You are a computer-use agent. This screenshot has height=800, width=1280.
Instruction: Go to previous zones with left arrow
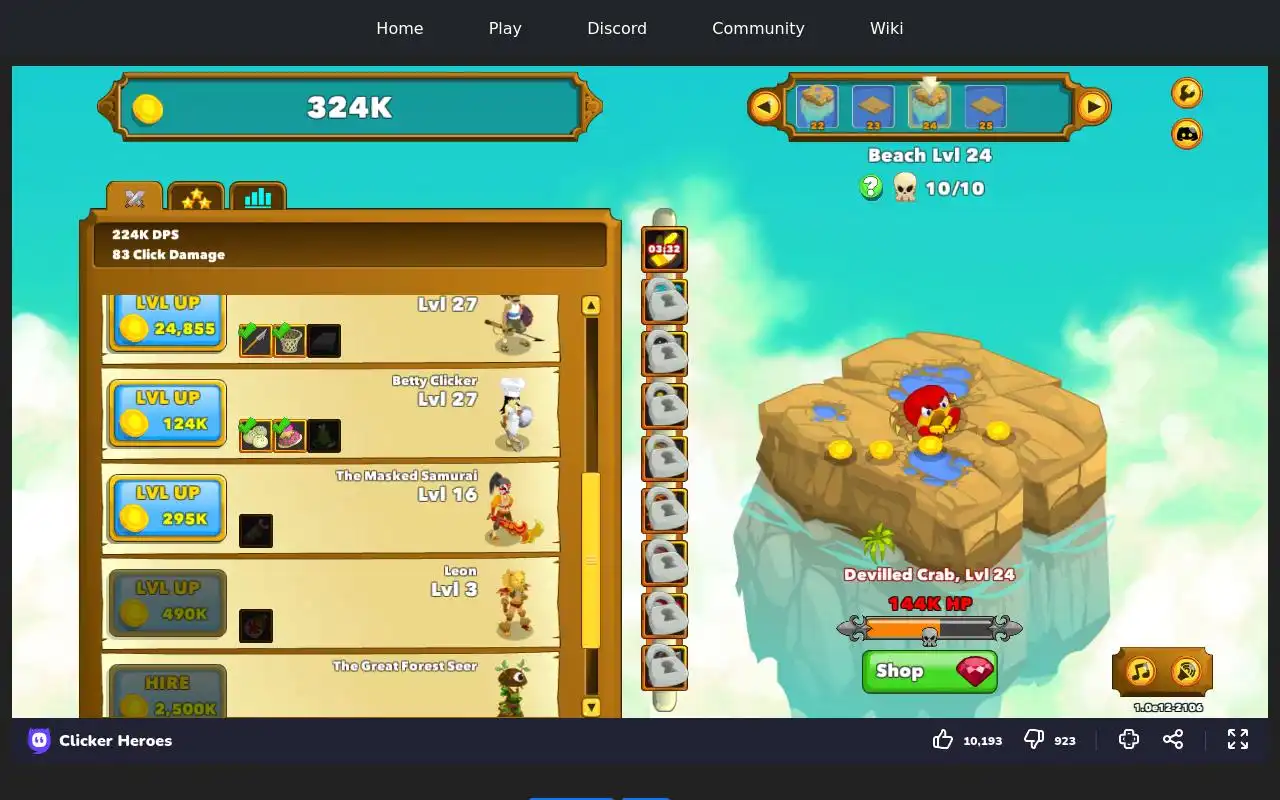click(x=765, y=106)
